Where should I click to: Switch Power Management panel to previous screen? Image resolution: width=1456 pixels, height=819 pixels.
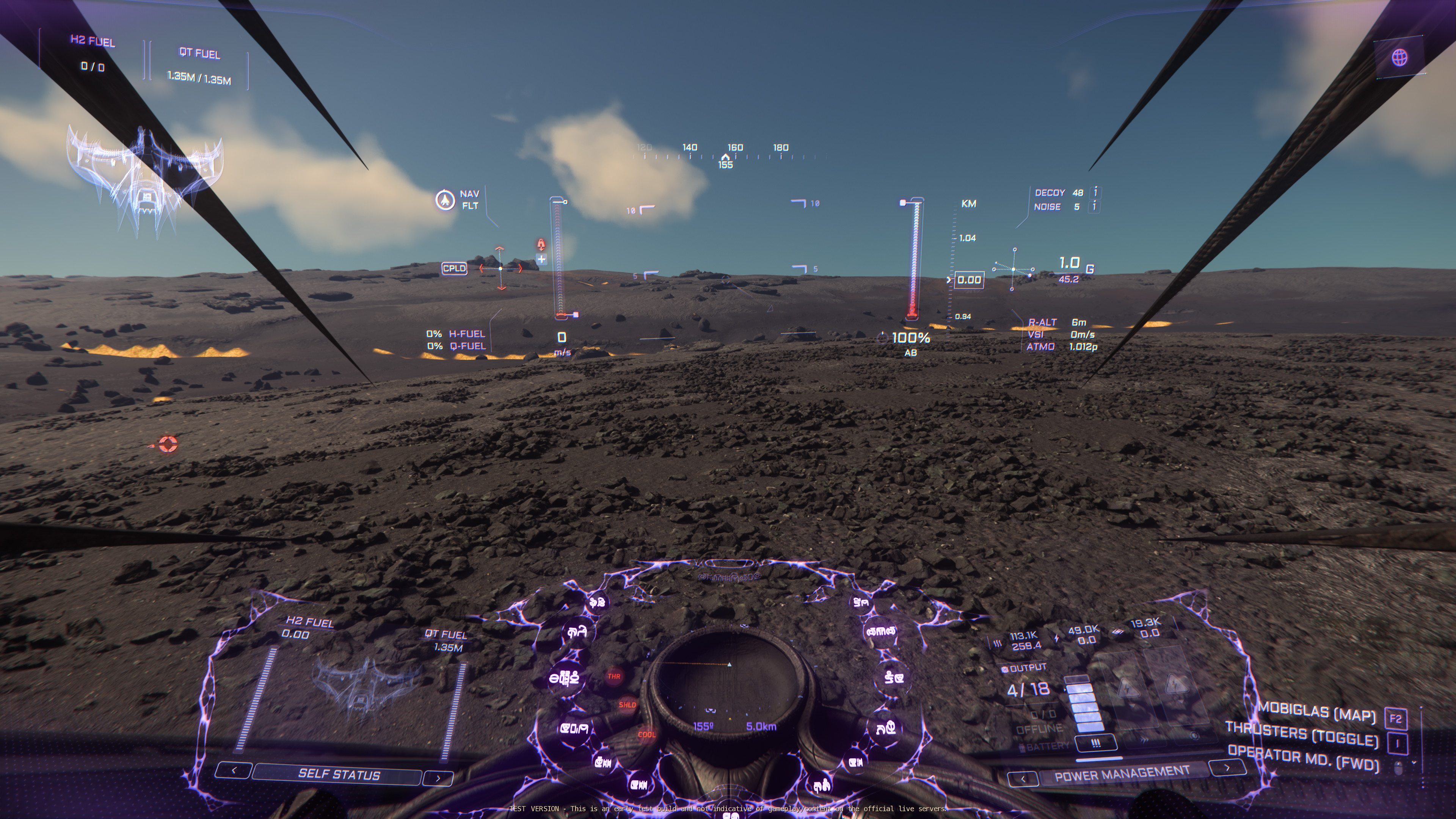(1023, 779)
